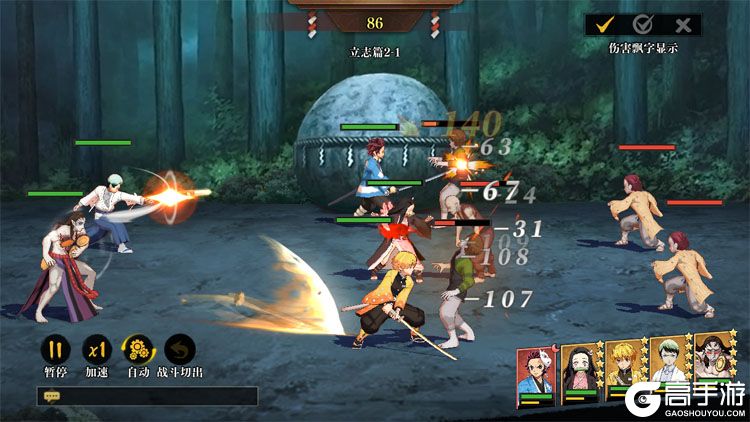Change battle speed with the x1 加速 button
The width and height of the screenshot is (750, 422).
click(96, 350)
